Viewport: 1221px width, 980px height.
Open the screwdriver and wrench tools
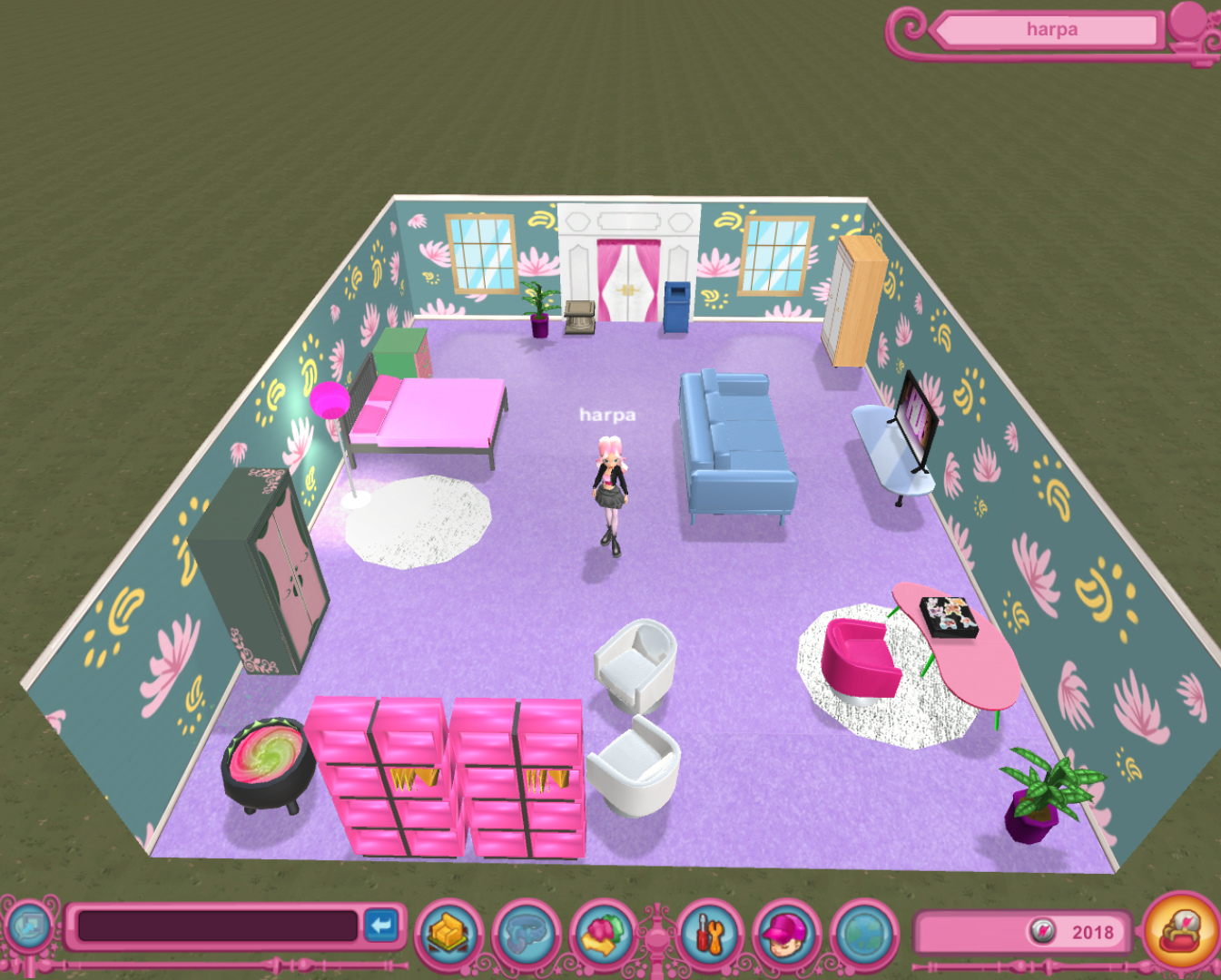tap(709, 934)
